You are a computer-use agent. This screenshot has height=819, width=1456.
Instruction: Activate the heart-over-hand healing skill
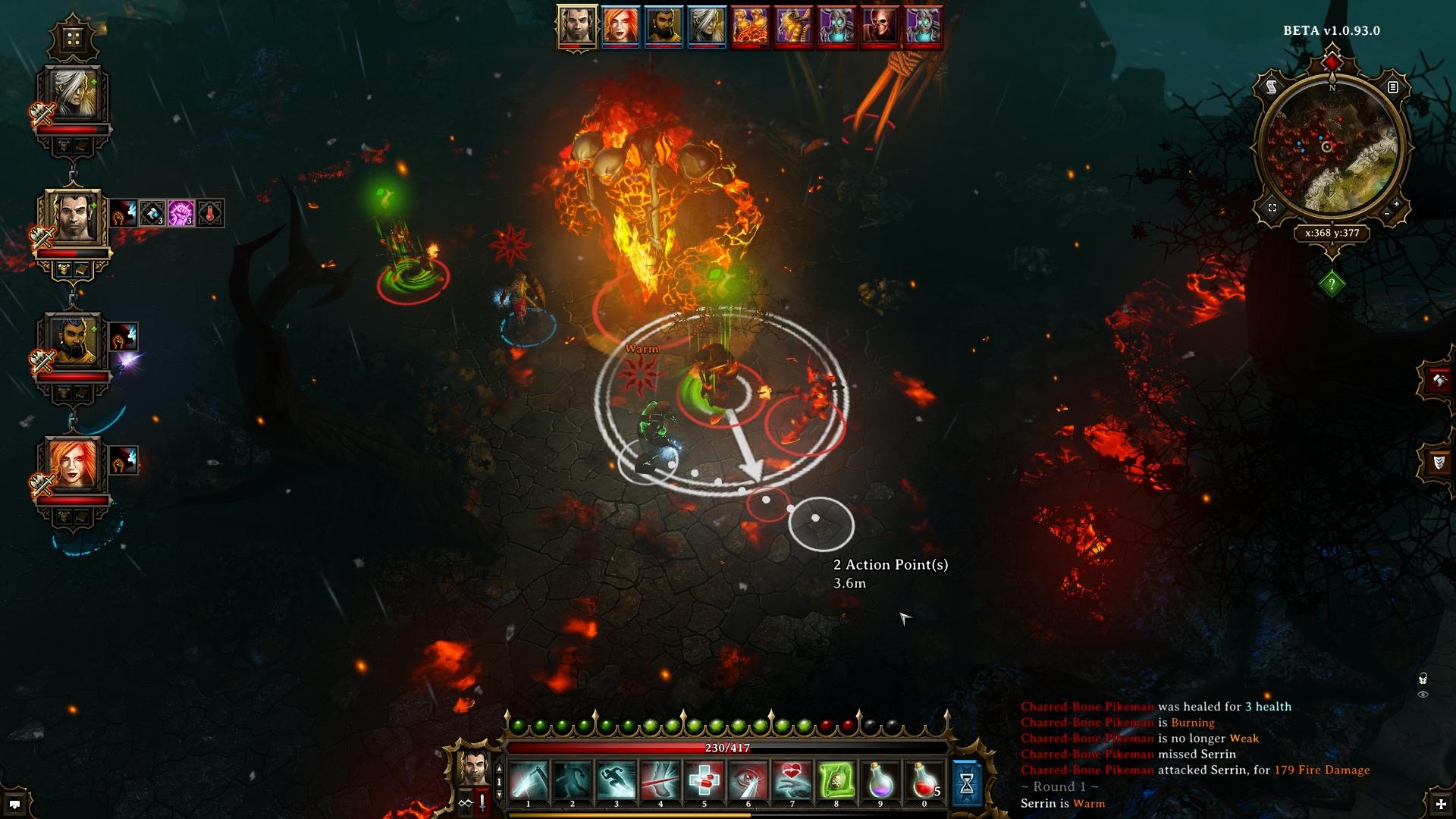792,781
